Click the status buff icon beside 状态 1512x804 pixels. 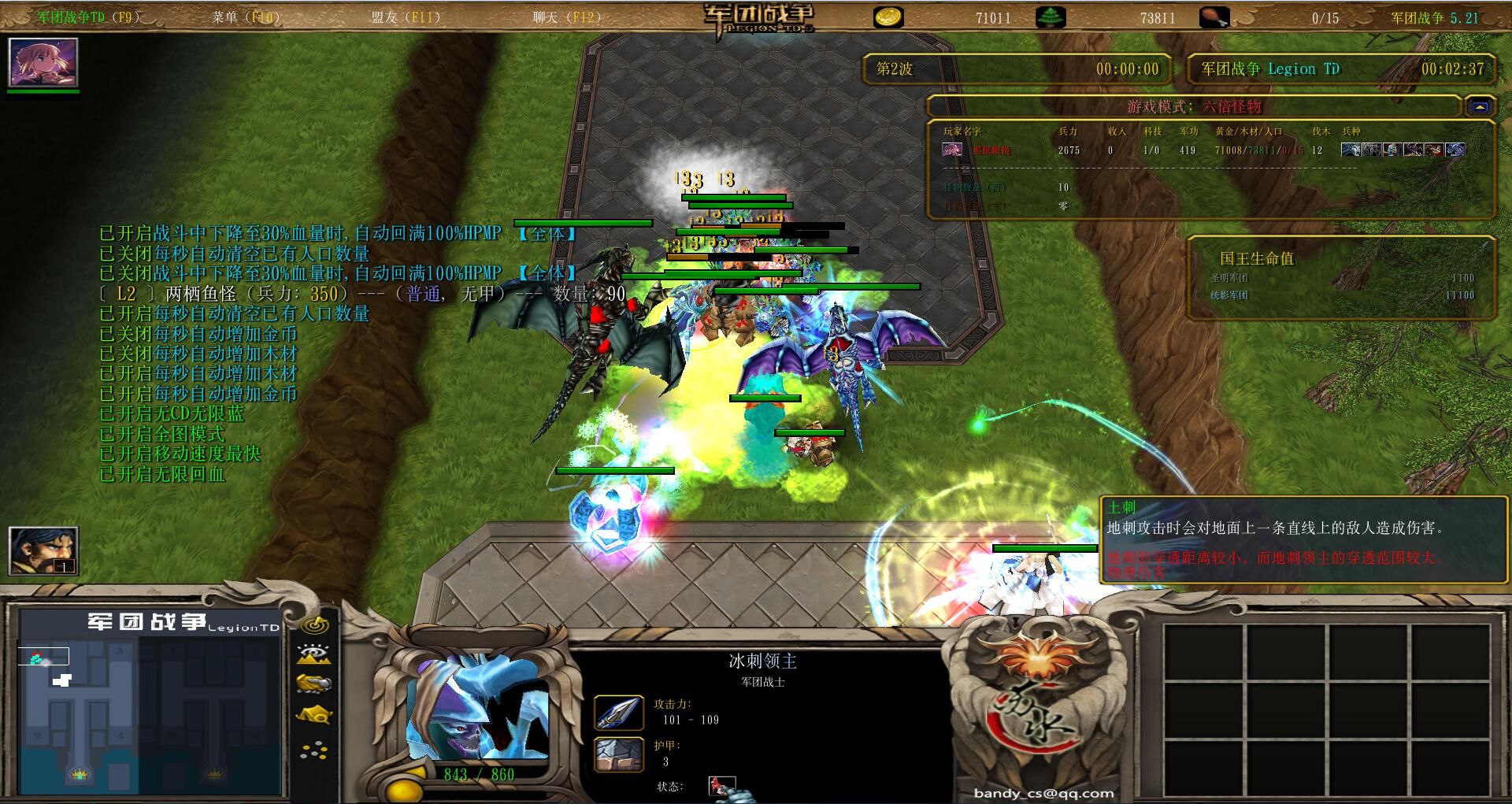(x=721, y=785)
